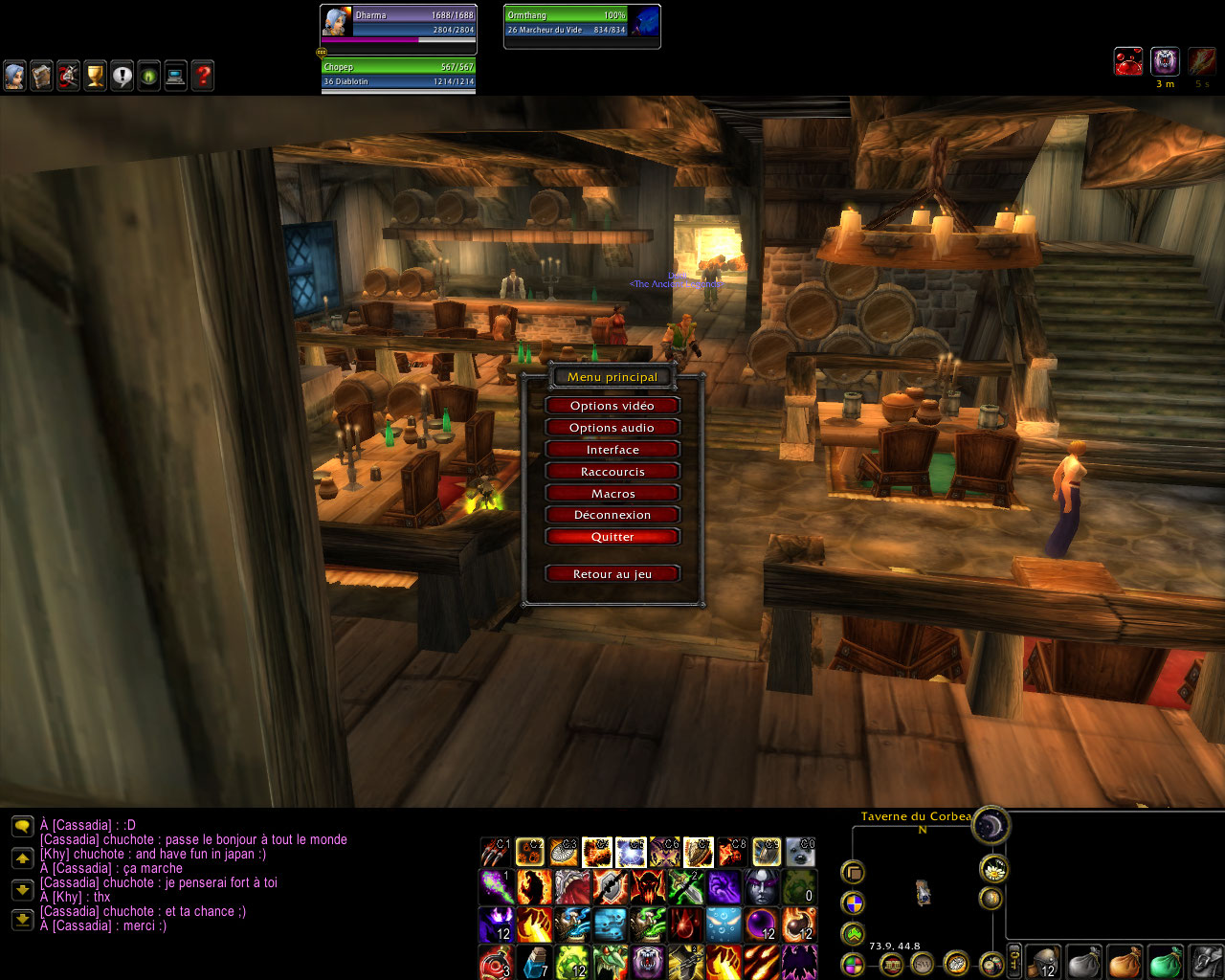
Task: Quit the game with Quitter
Action: pyautogui.click(x=612, y=537)
